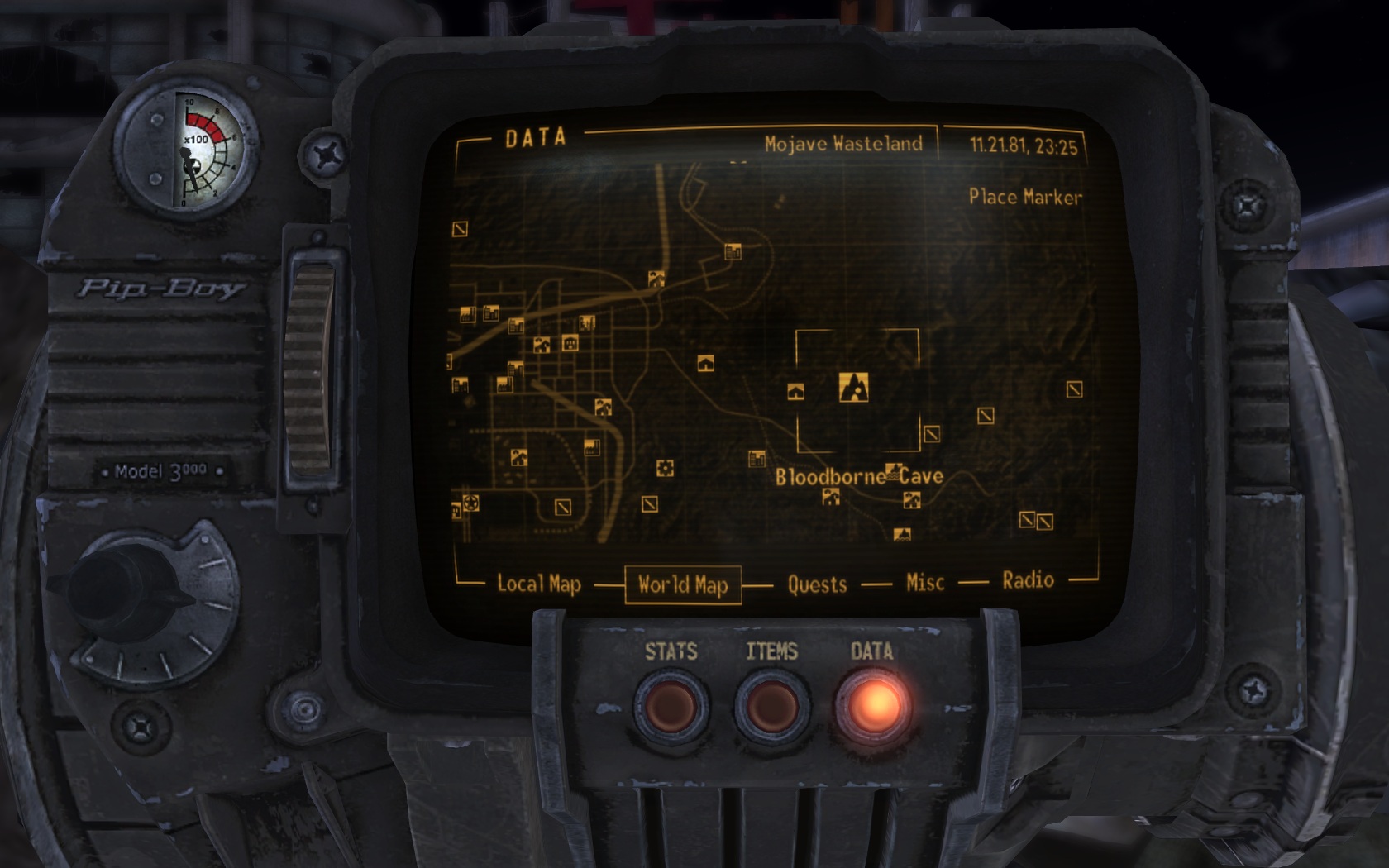The image size is (1389, 868).
Task: Switch to the ITEMS section button
Action: click(x=771, y=707)
